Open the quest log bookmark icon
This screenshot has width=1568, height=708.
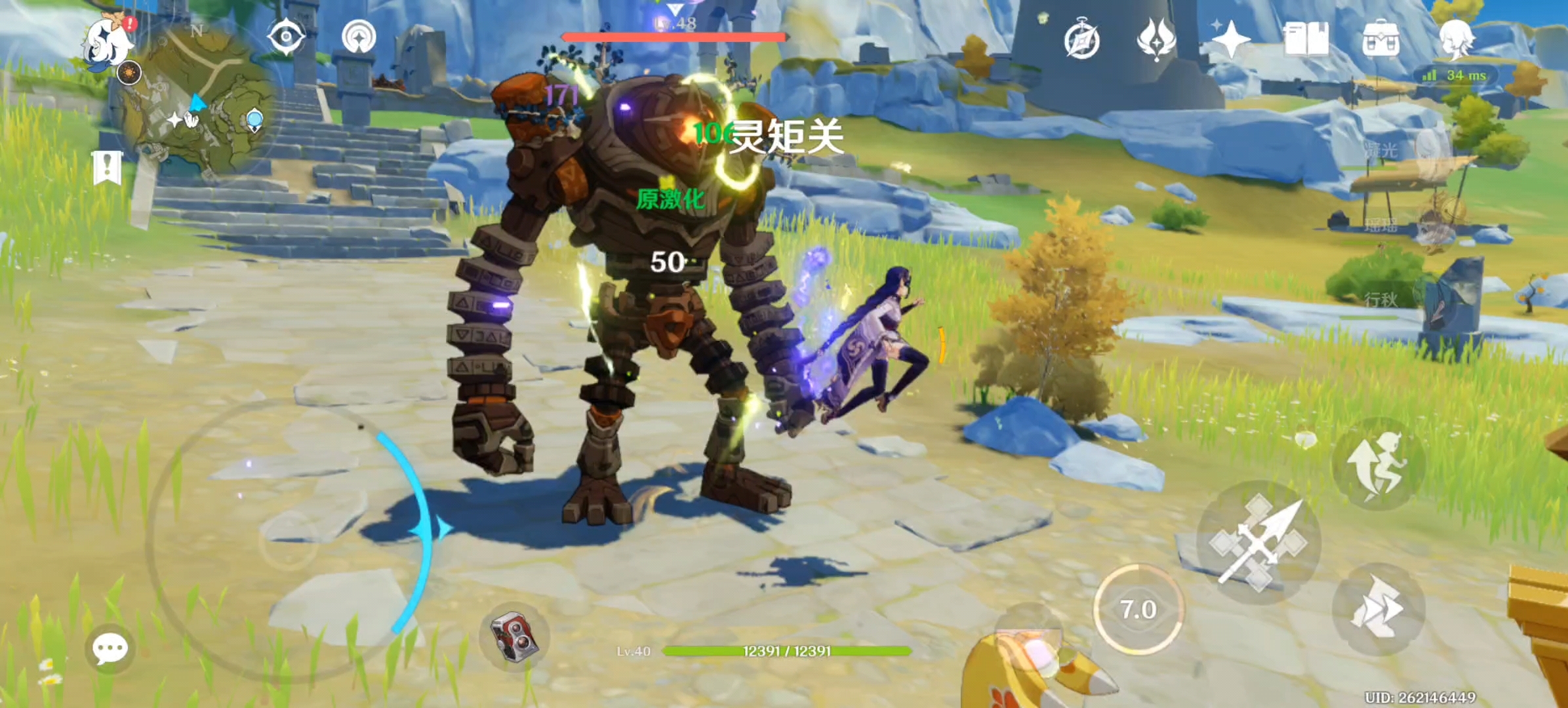click(x=108, y=167)
